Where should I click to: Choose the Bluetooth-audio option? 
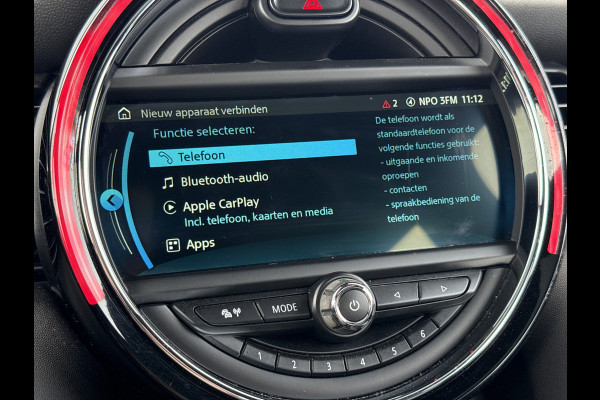click(210, 181)
